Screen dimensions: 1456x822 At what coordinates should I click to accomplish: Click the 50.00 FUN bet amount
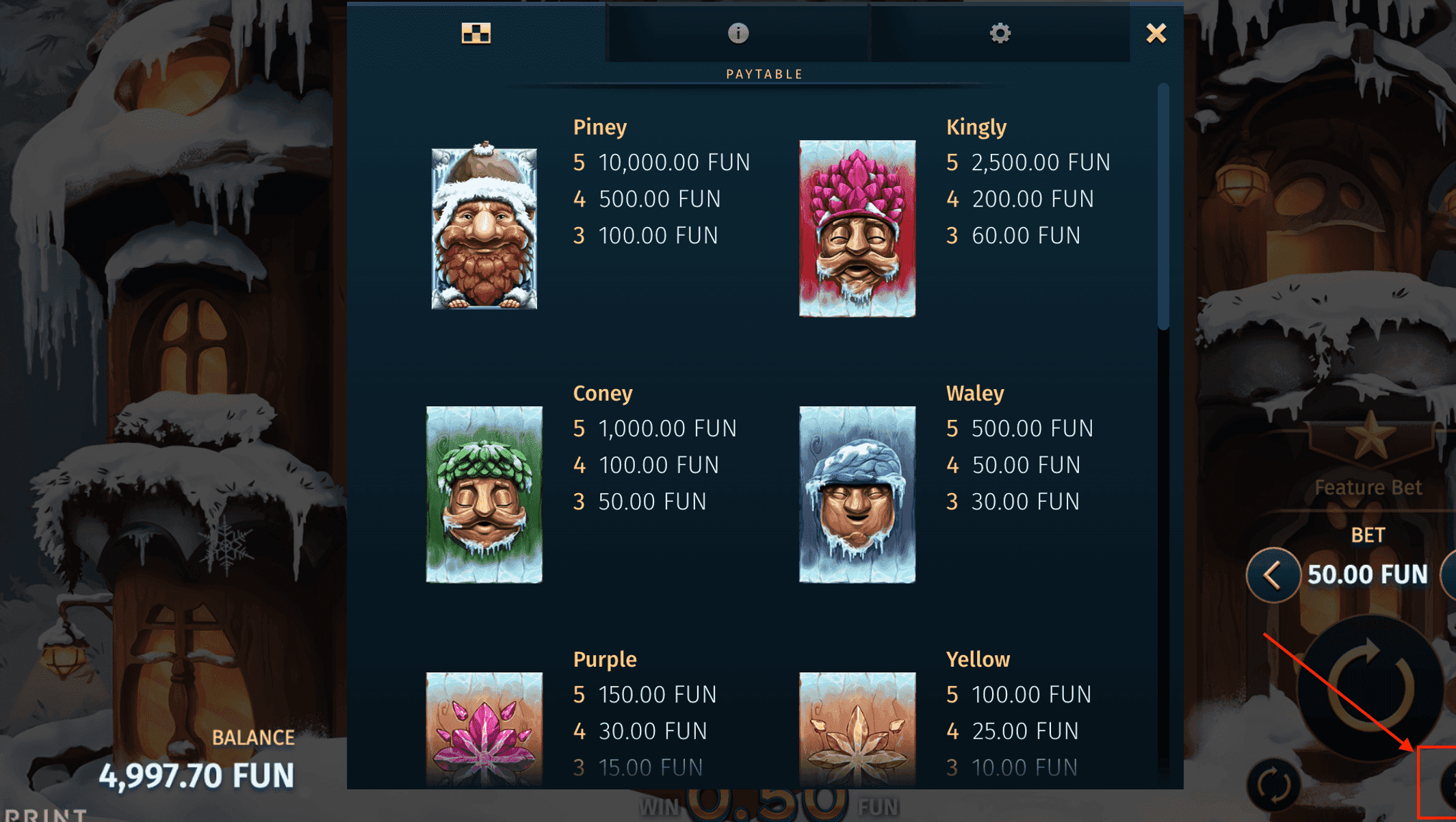tap(1368, 574)
